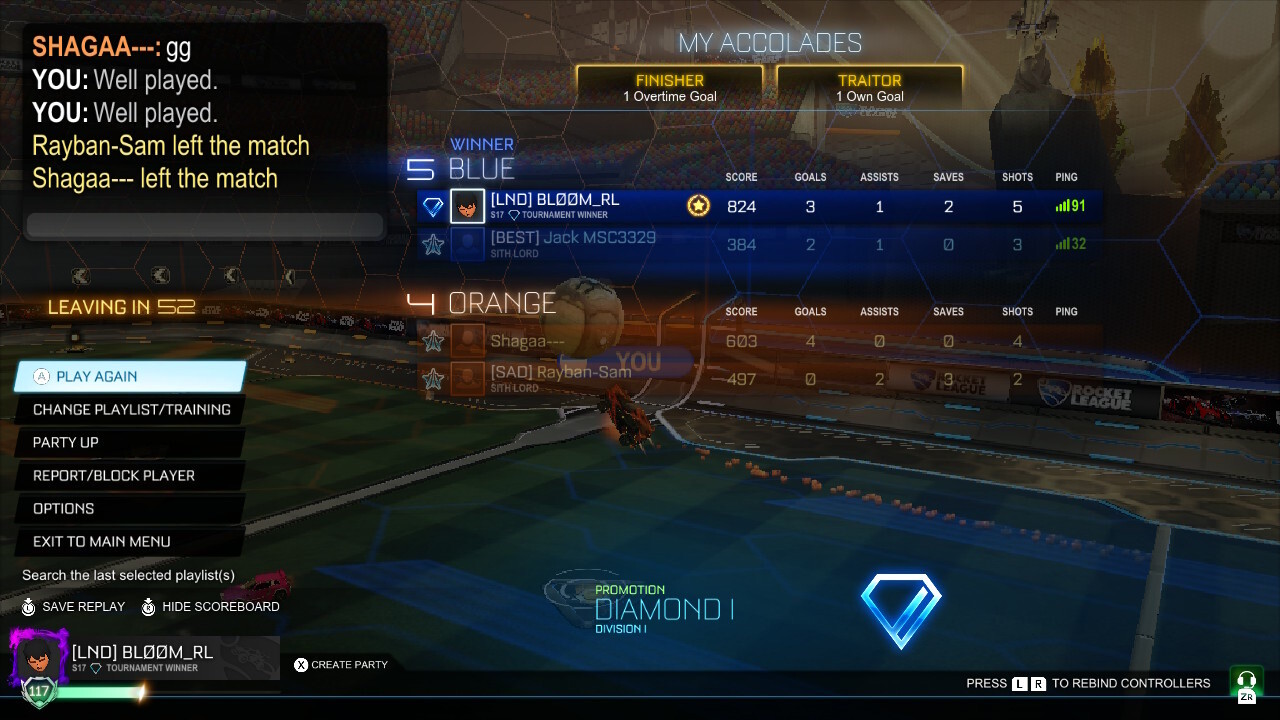Viewport: 1280px width, 720px height.
Task: Open the Options menu
Action: [x=130, y=508]
